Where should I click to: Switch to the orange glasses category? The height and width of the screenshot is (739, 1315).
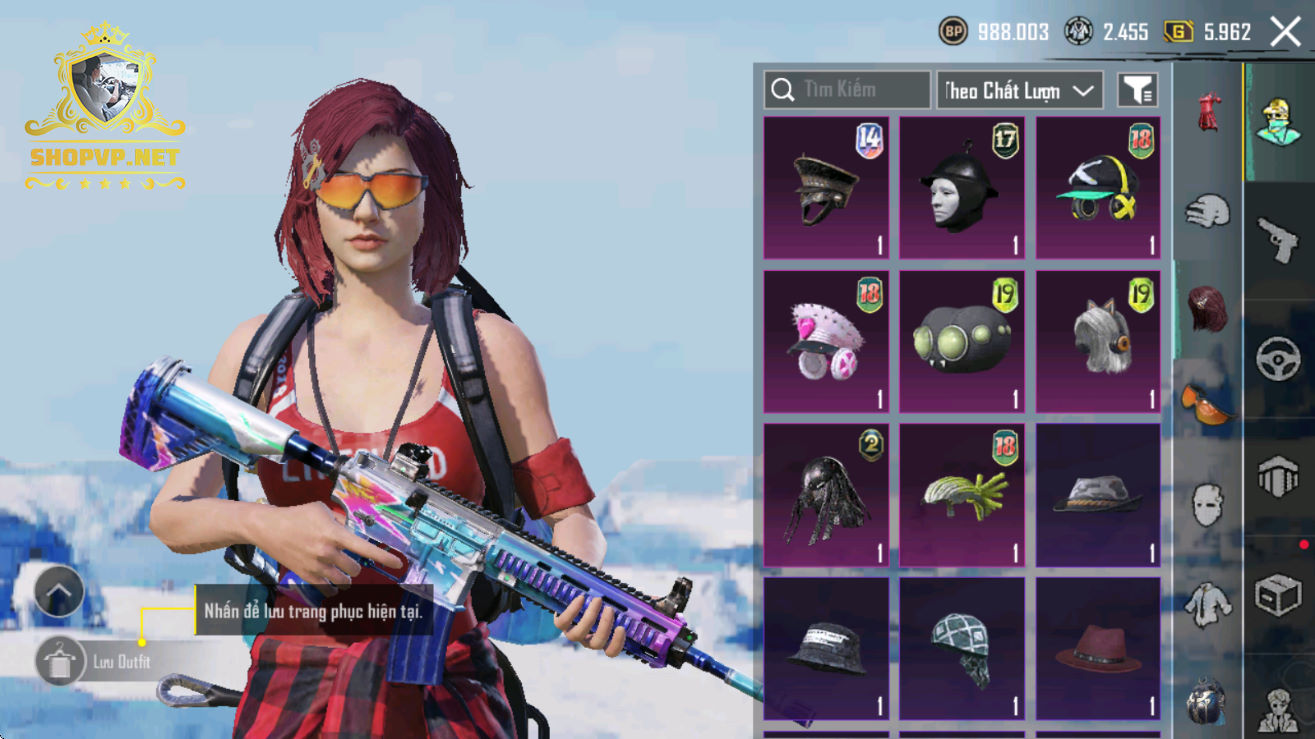click(1208, 402)
